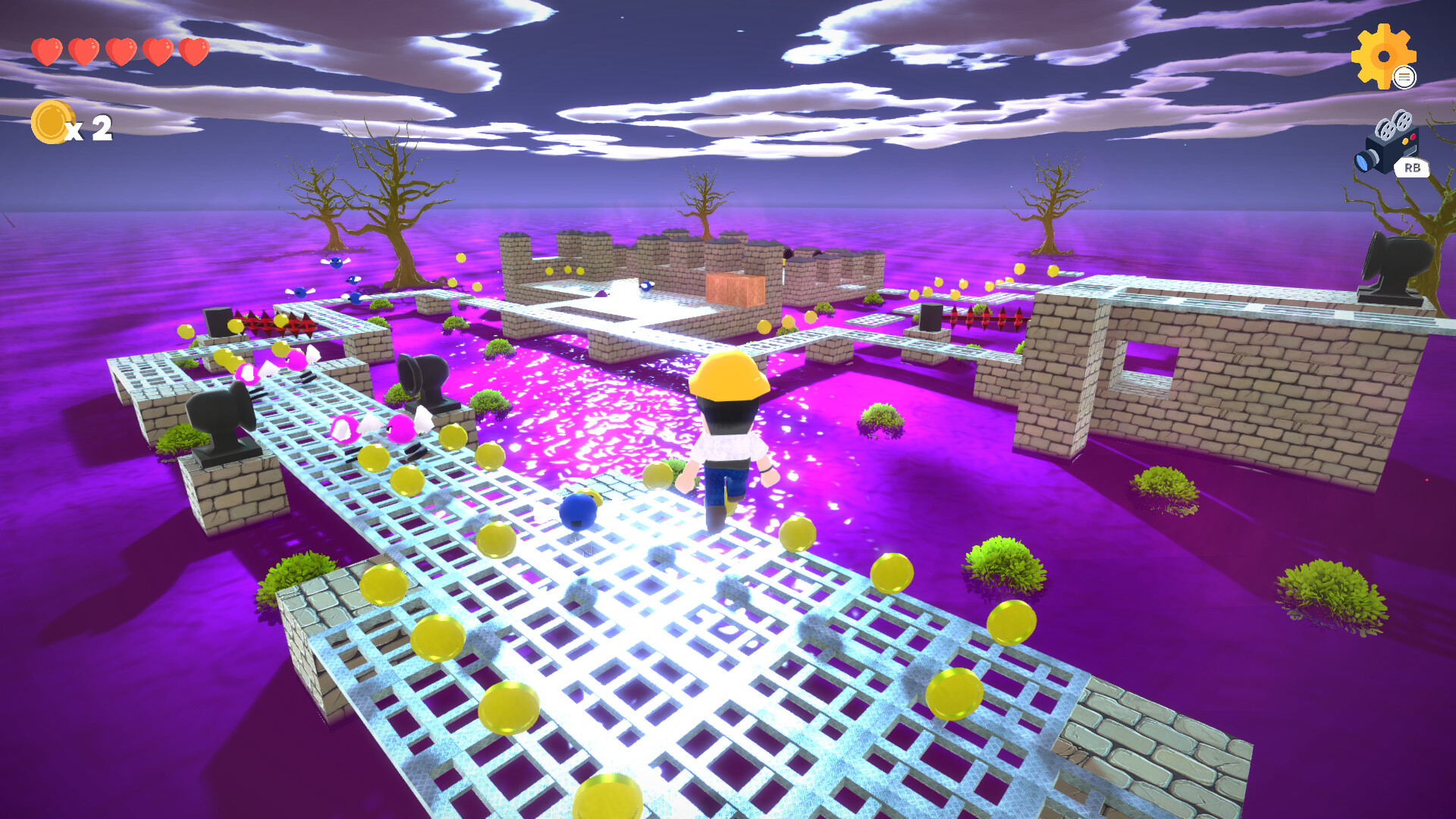Click the last heart in the health bar
This screenshot has width=1456, height=819.
pos(193,52)
